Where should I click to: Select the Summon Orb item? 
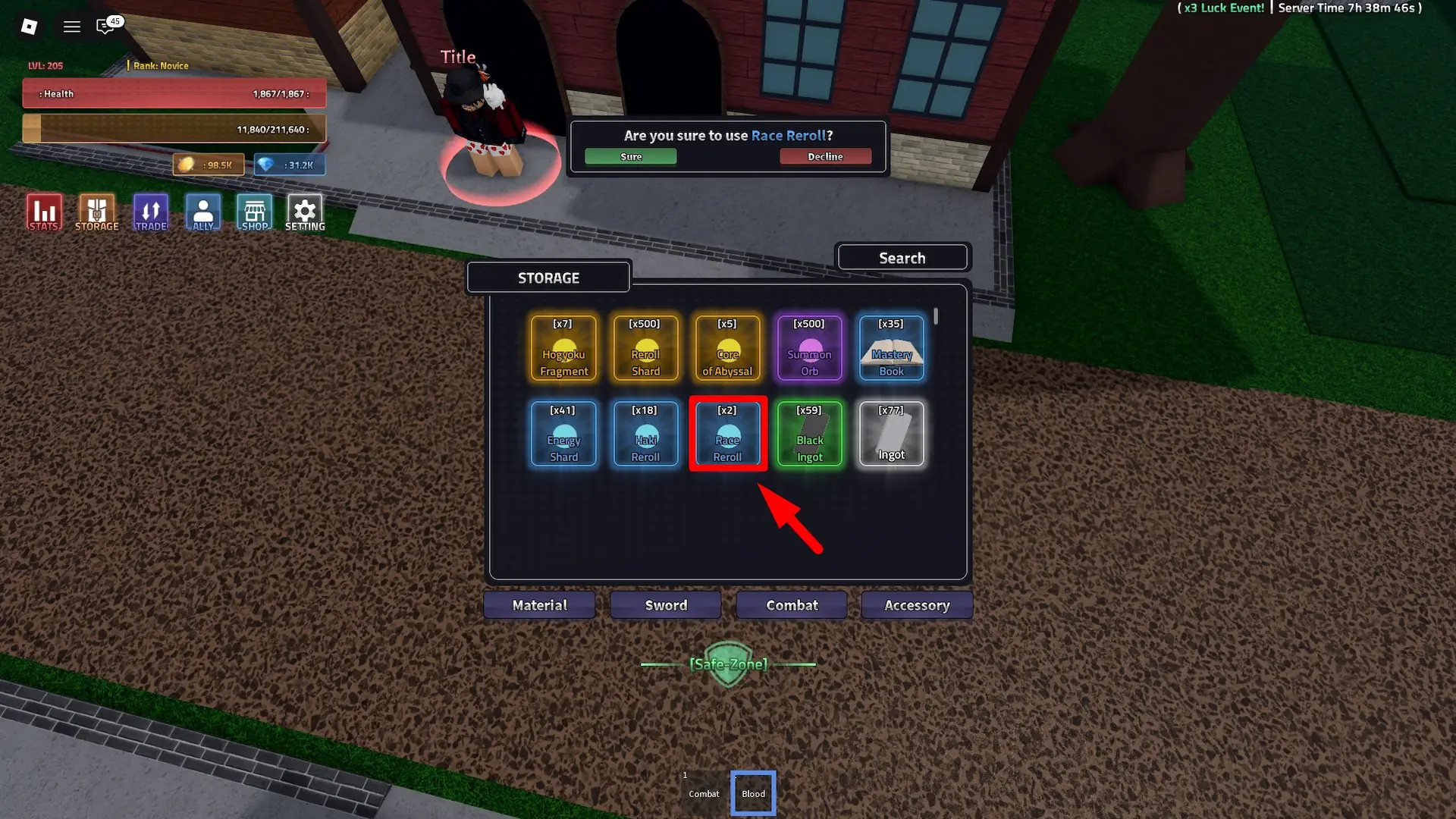tap(809, 349)
